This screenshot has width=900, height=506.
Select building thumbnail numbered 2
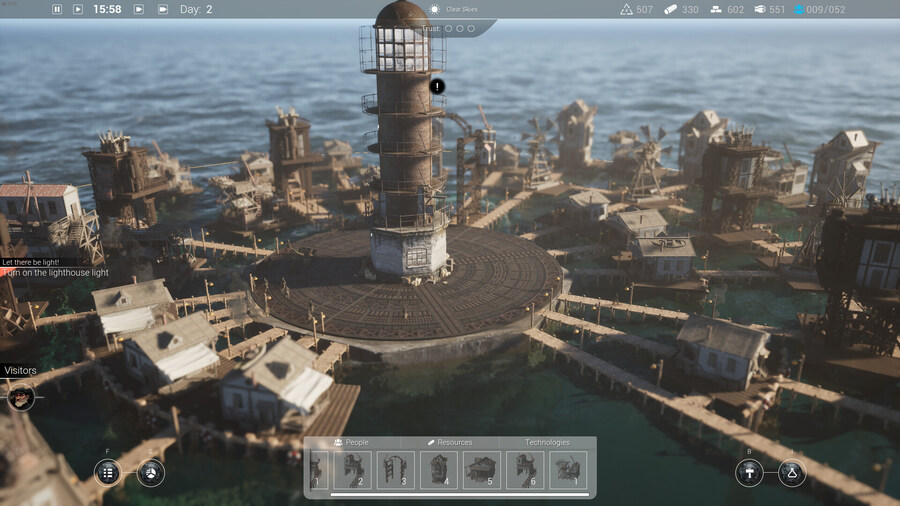point(352,470)
